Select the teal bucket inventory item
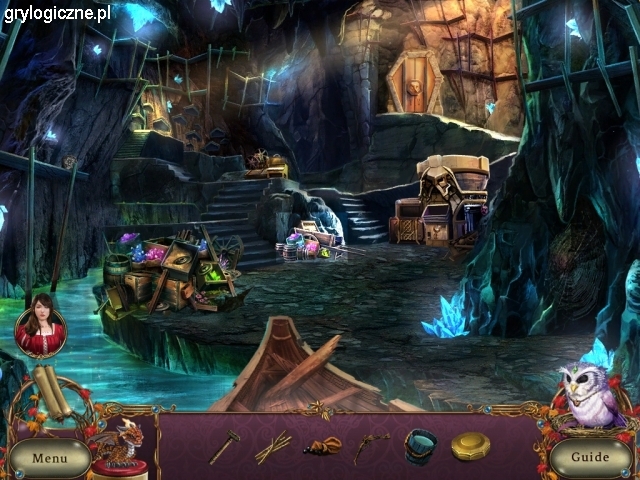The width and height of the screenshot is (640, 480). (x=420, y=446)
